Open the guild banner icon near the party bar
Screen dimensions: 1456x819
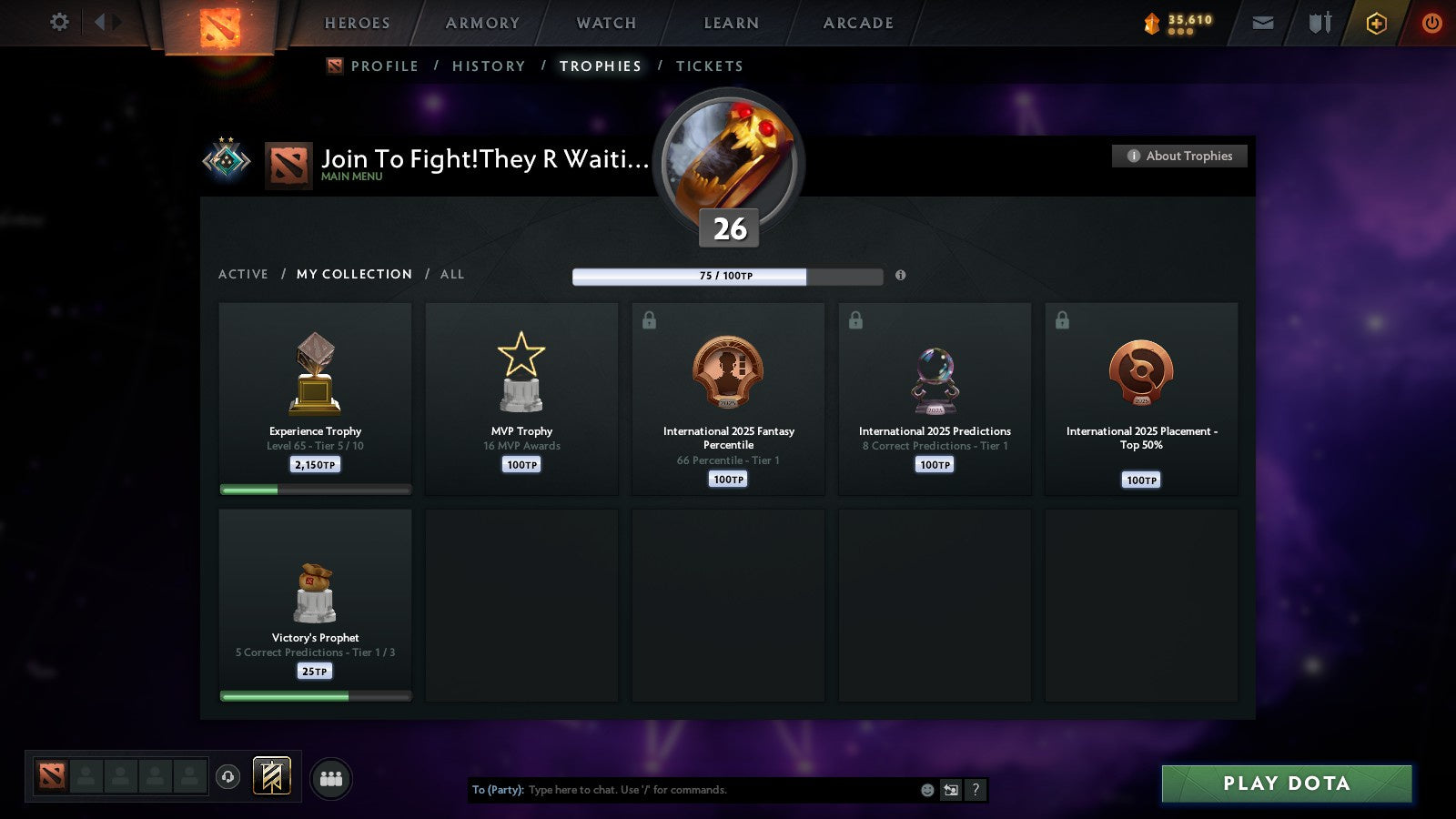270,774
